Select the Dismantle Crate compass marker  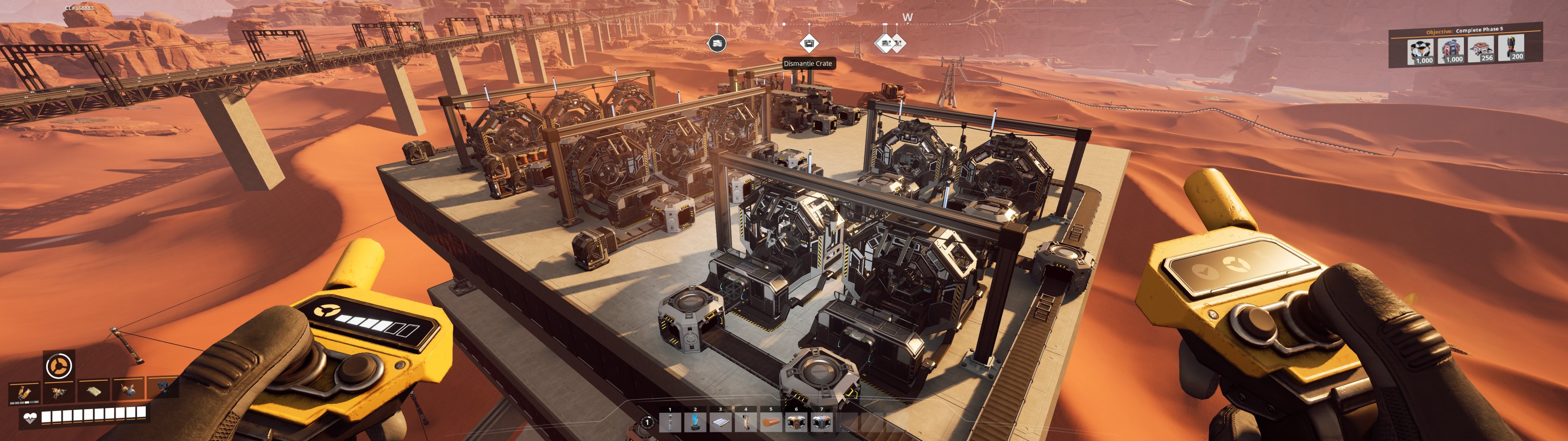tap(808, 43)
